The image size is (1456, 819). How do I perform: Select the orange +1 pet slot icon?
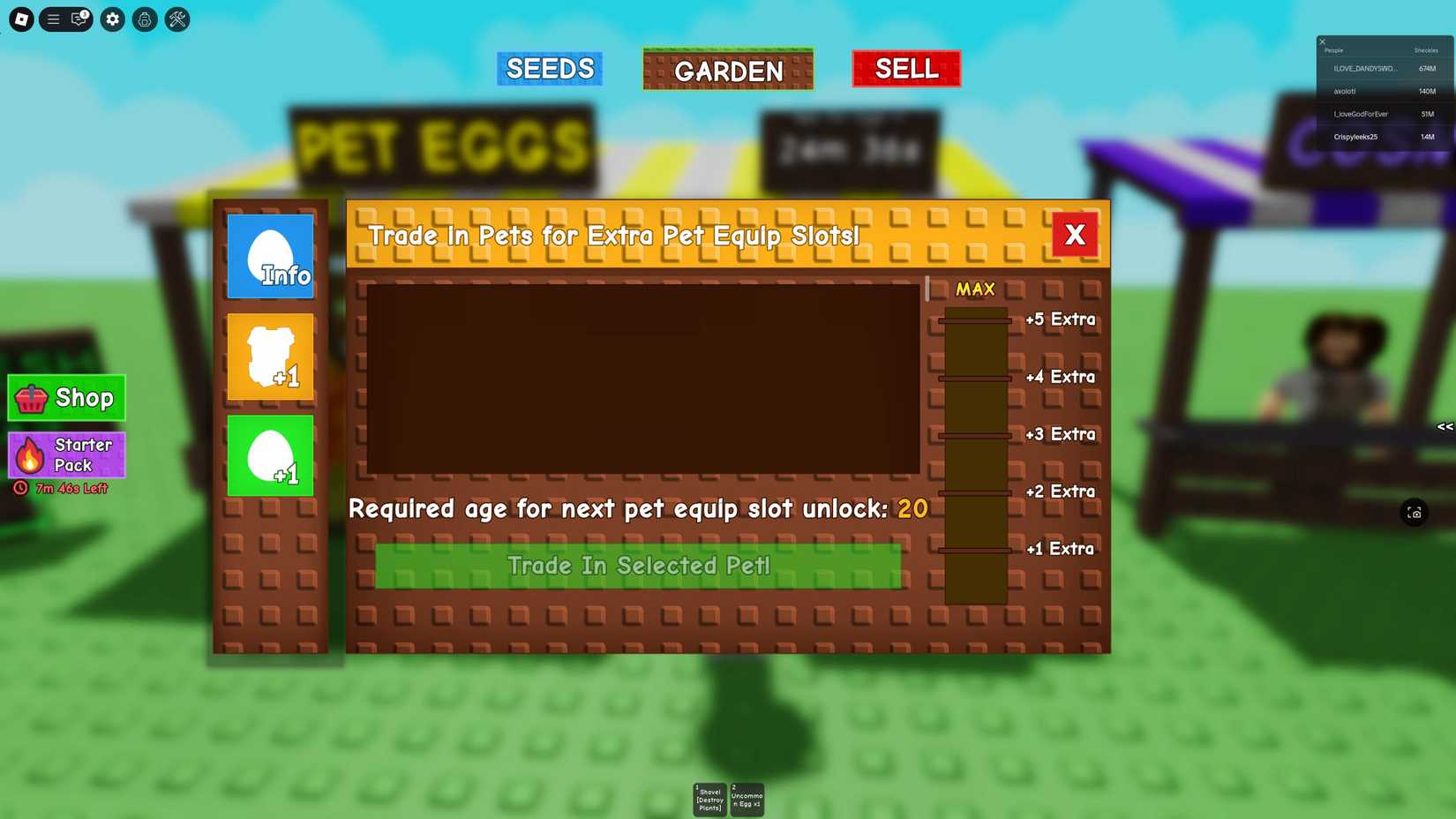tap(270, 357)
